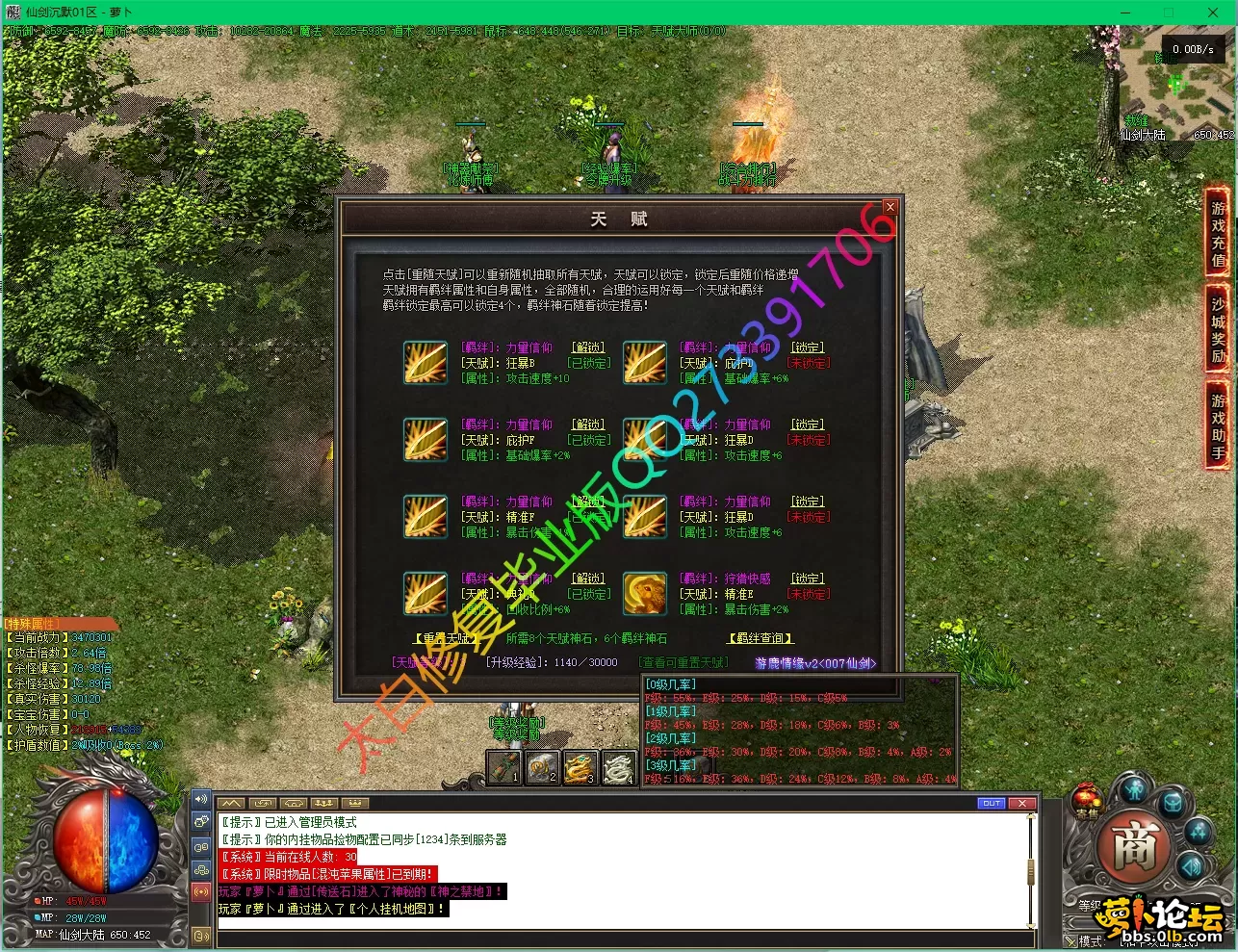The width and height of the screenshot is (1238, 952).
Task: Select the golden toad talent icon
Action: tap(644, 594)
